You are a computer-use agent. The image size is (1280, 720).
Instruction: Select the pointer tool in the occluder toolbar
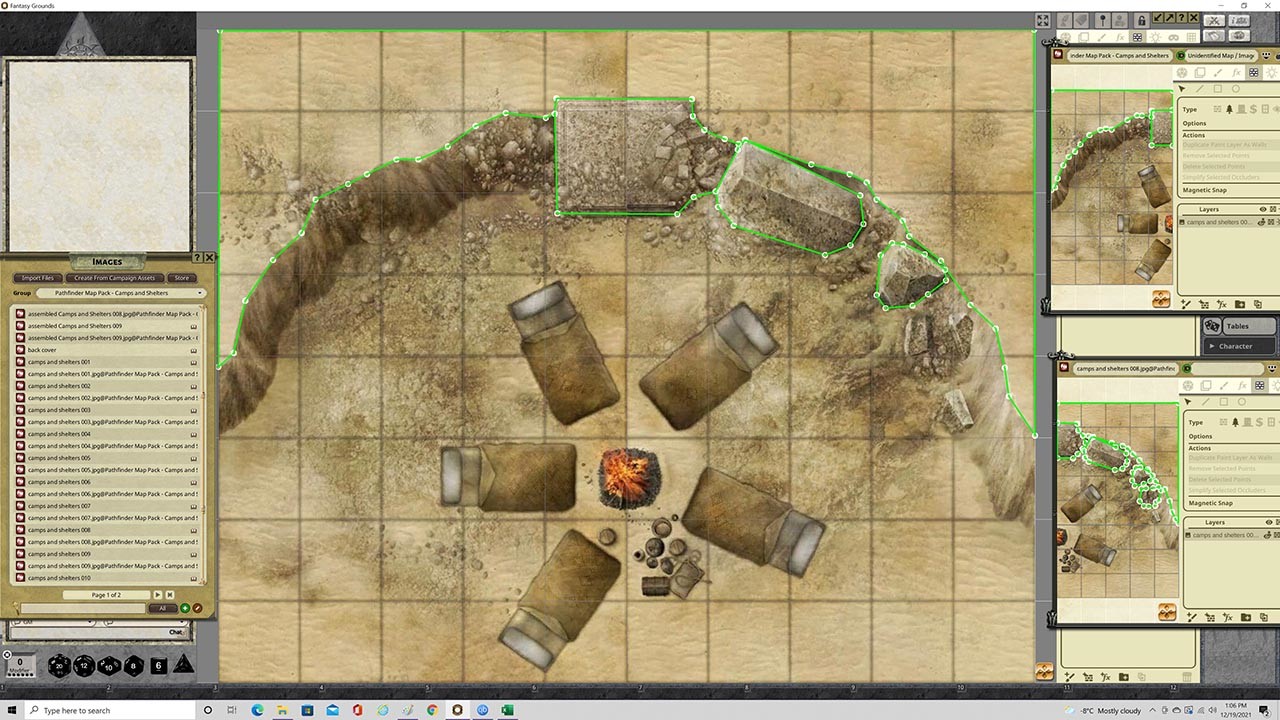[x=1181, y=87]
